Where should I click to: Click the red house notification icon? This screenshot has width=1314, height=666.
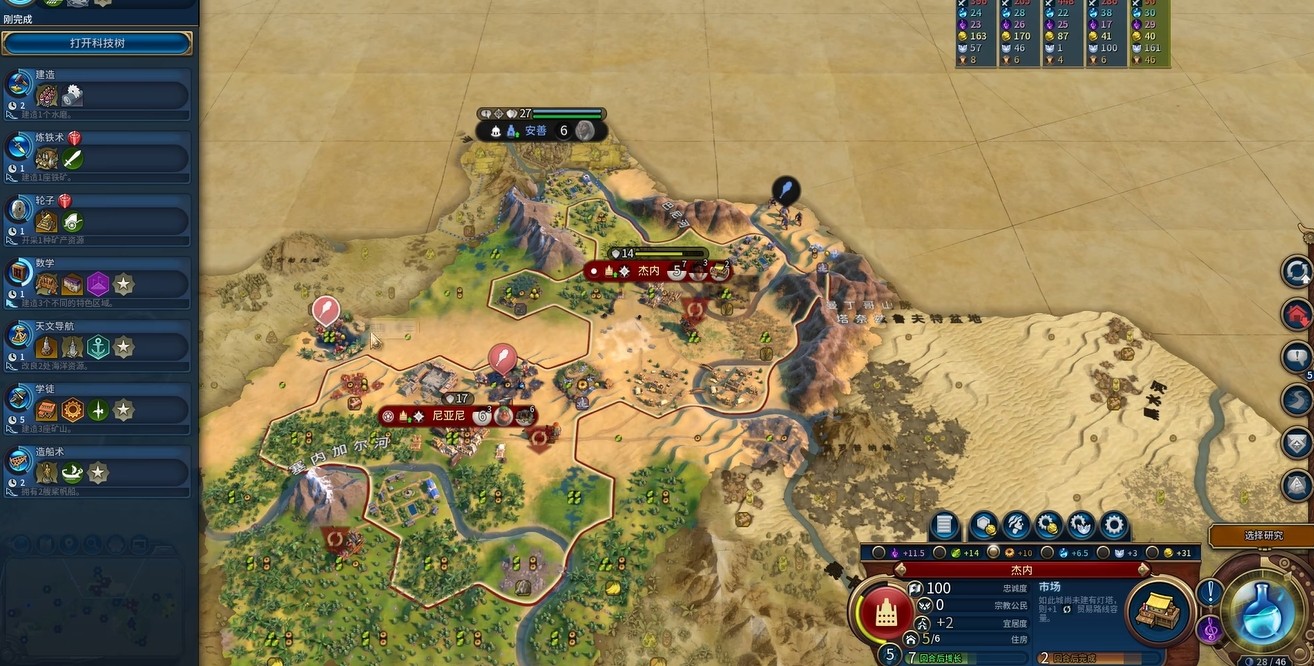pyautogui.click(x=1297, y=314)
